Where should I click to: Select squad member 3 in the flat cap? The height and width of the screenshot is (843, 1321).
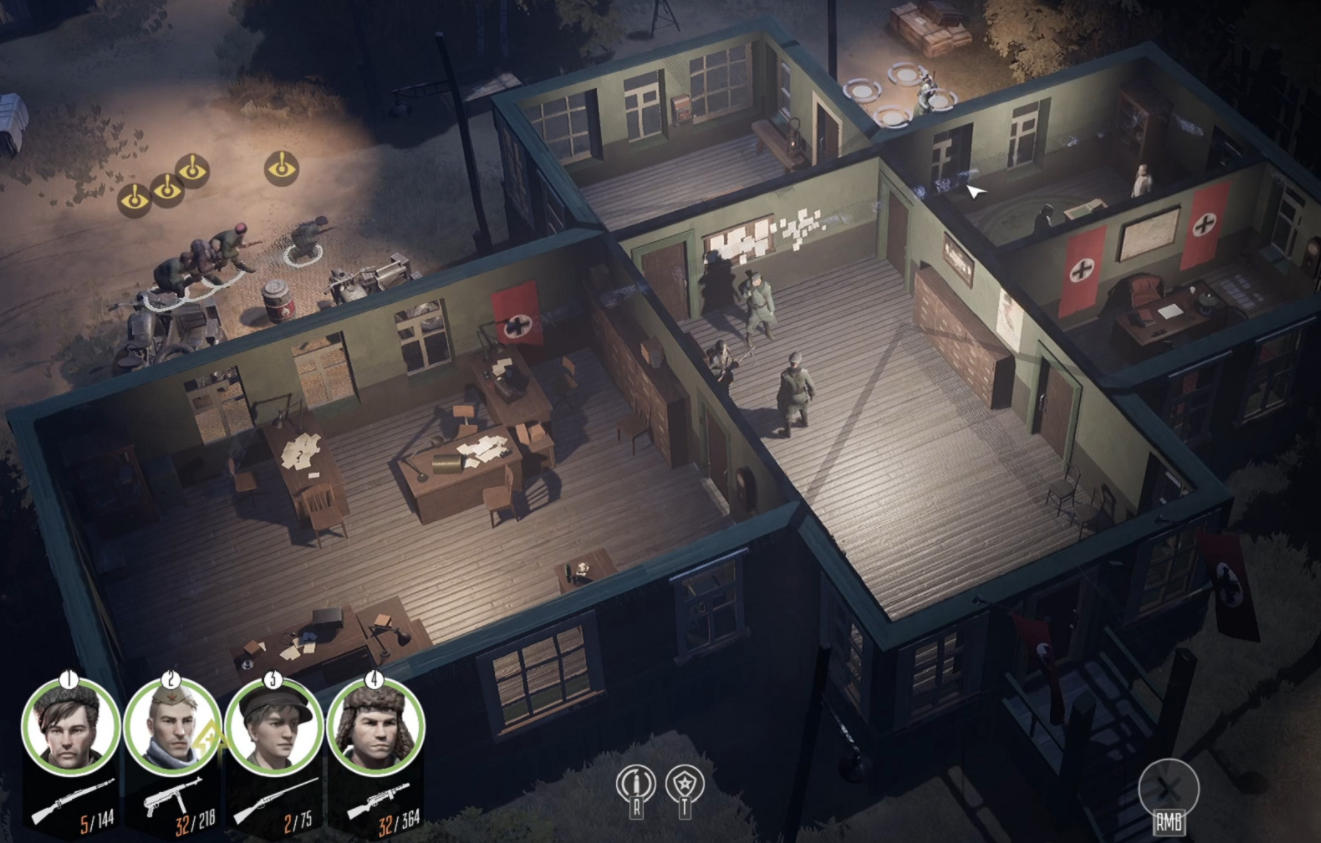tap(273, 727)
